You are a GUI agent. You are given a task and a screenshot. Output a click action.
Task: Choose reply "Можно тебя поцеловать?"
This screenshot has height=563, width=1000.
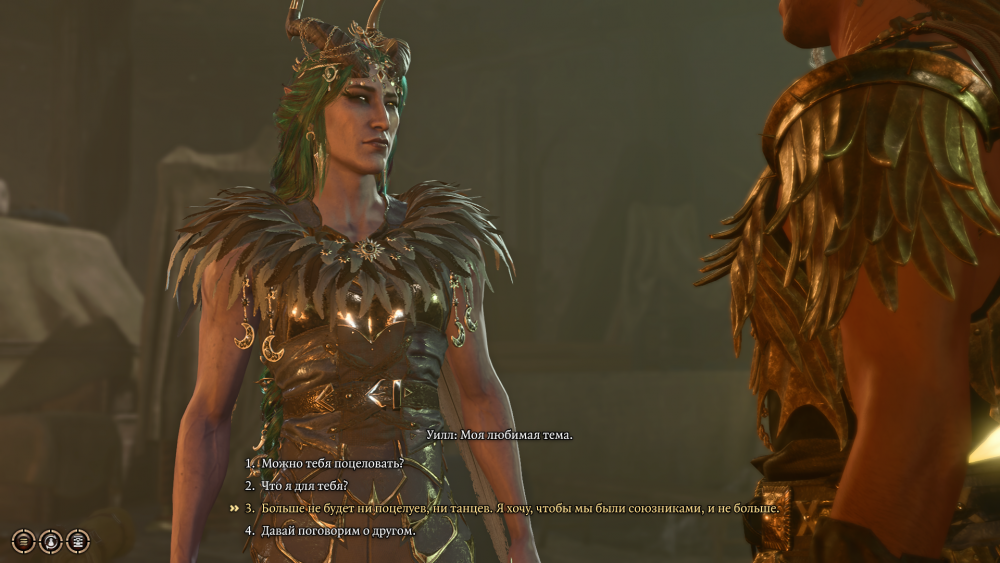pyautogui.click(x=332, y=464)
